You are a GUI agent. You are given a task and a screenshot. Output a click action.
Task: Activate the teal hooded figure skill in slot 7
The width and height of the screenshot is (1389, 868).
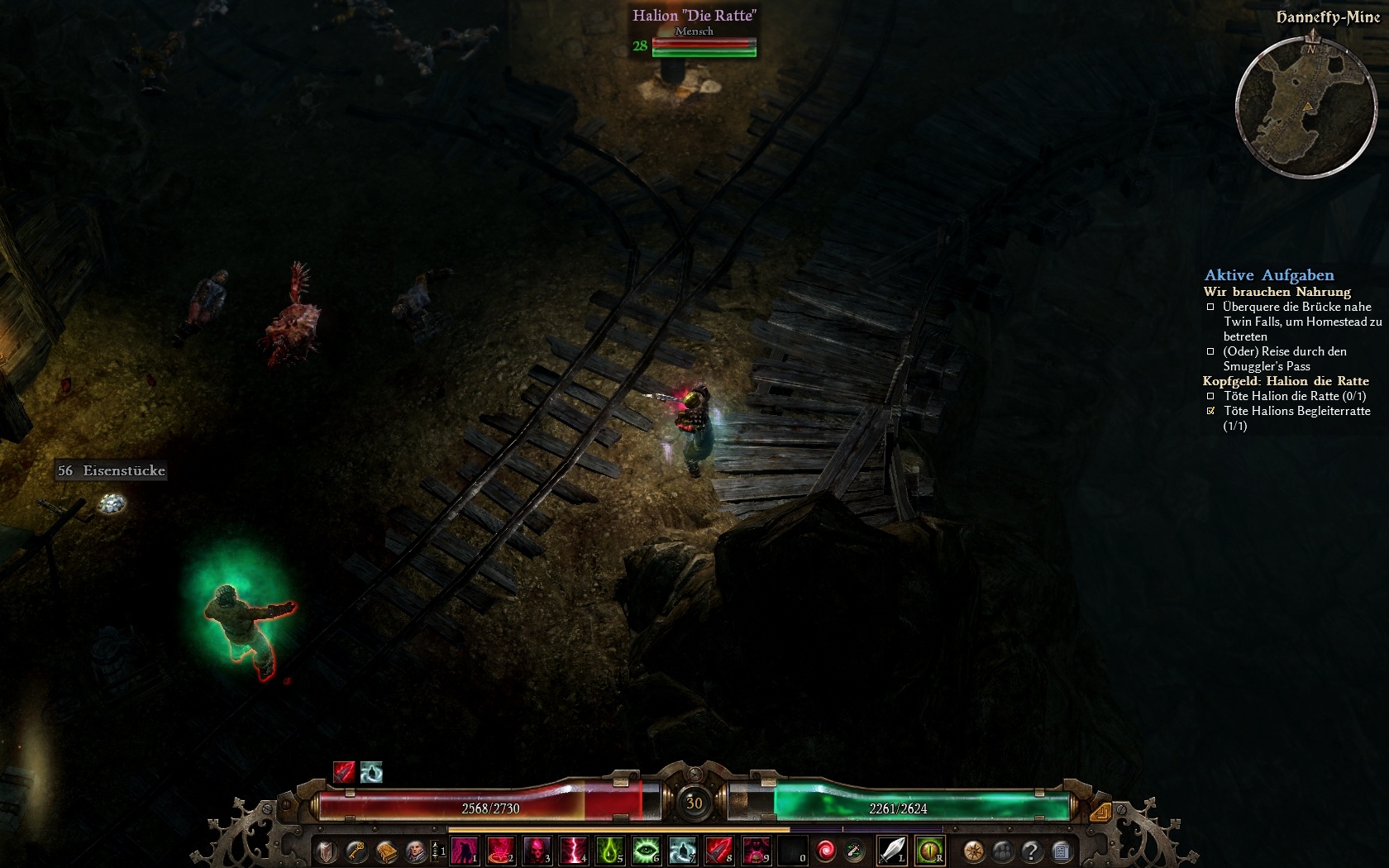pyautogui.click(x=683, y=851)
